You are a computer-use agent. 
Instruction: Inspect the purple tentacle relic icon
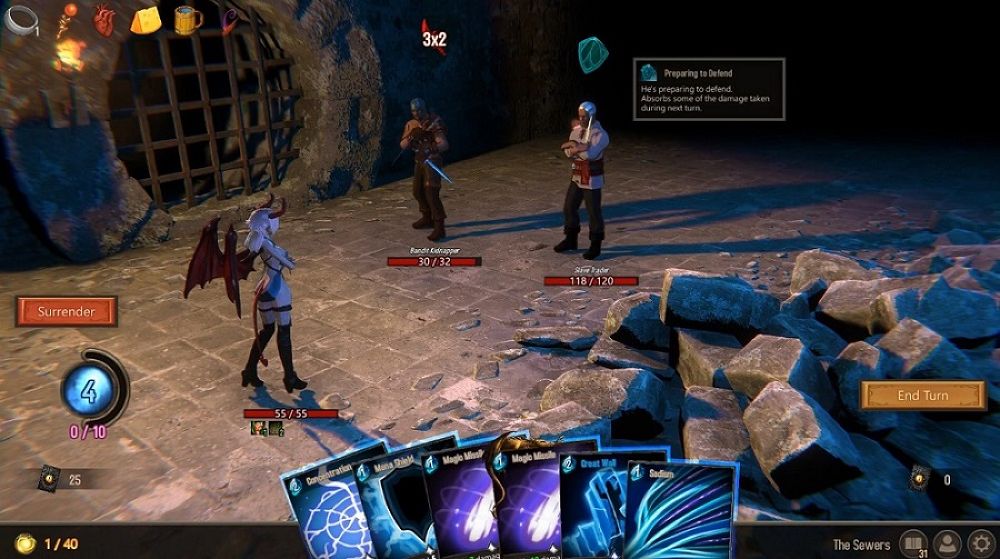(x=231, y=19)
